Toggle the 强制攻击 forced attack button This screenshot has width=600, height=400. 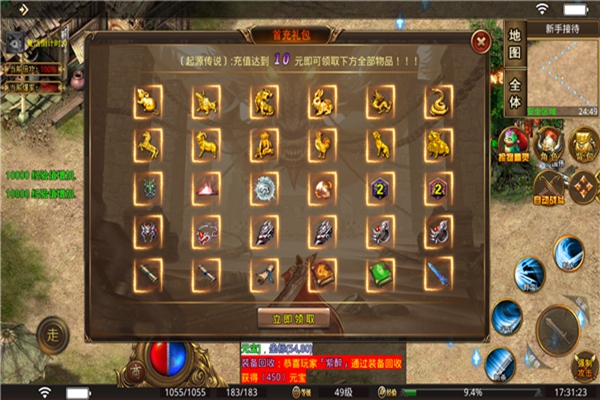[585, 365]
